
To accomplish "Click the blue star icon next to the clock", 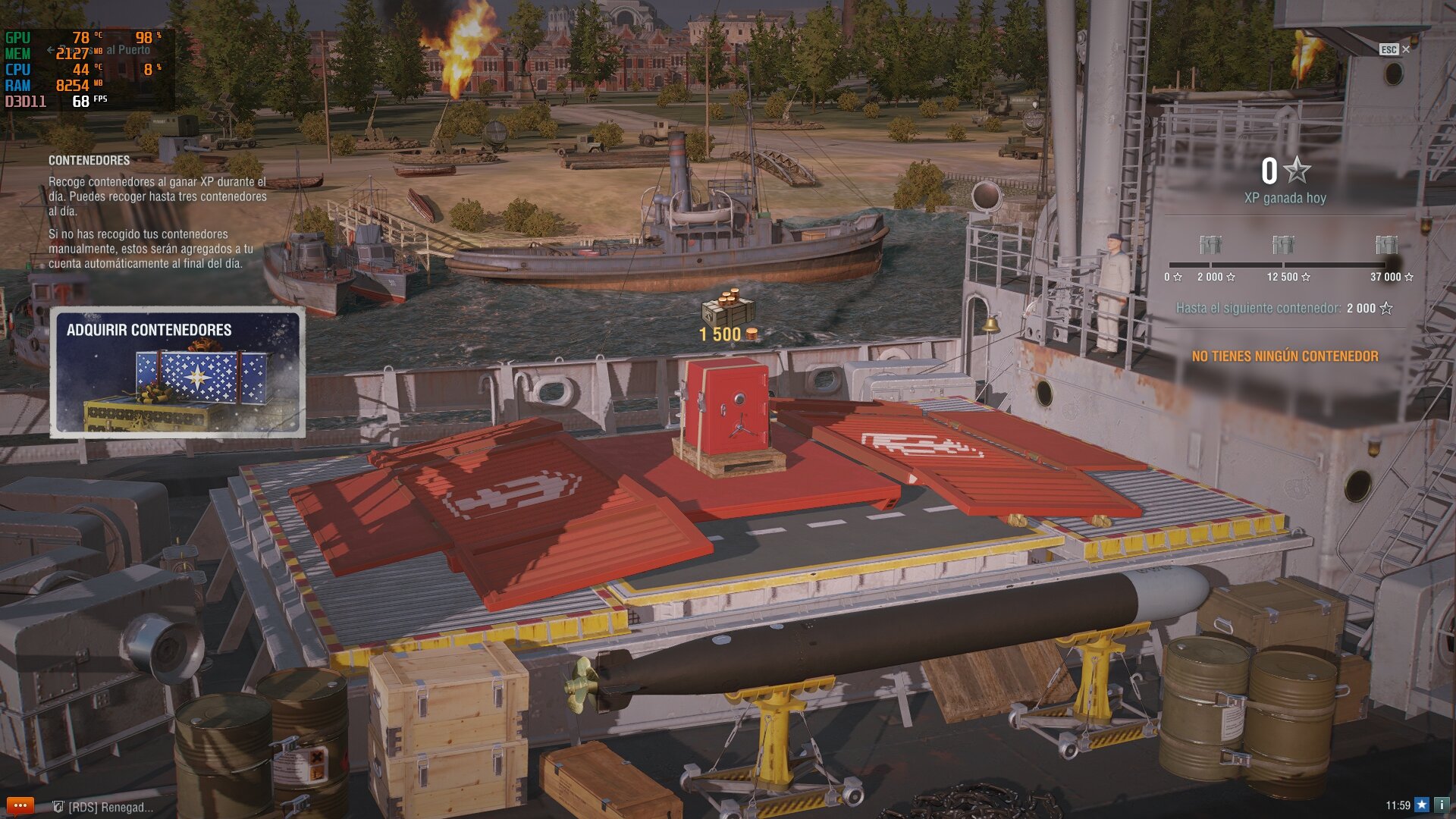I will [1422, 805].
